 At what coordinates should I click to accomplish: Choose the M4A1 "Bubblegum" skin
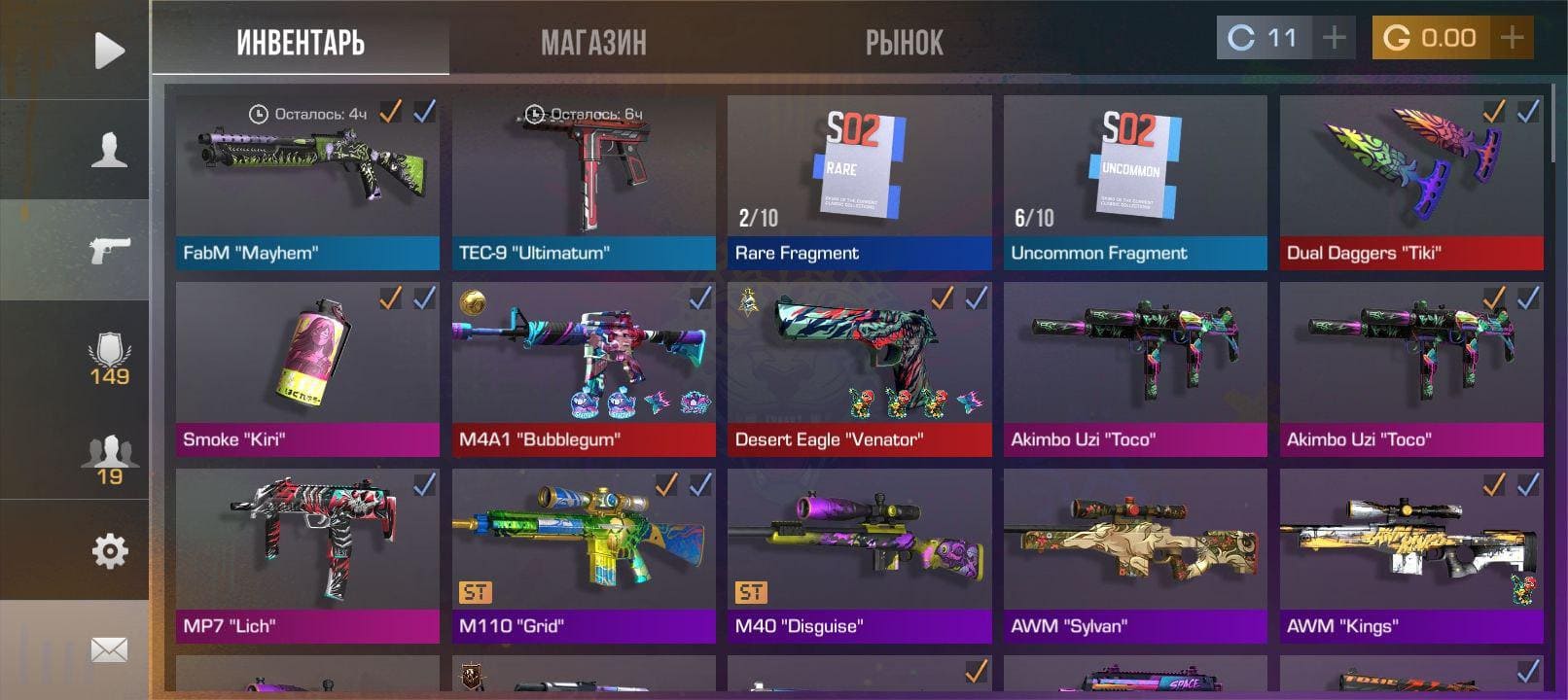click(584, 368)
